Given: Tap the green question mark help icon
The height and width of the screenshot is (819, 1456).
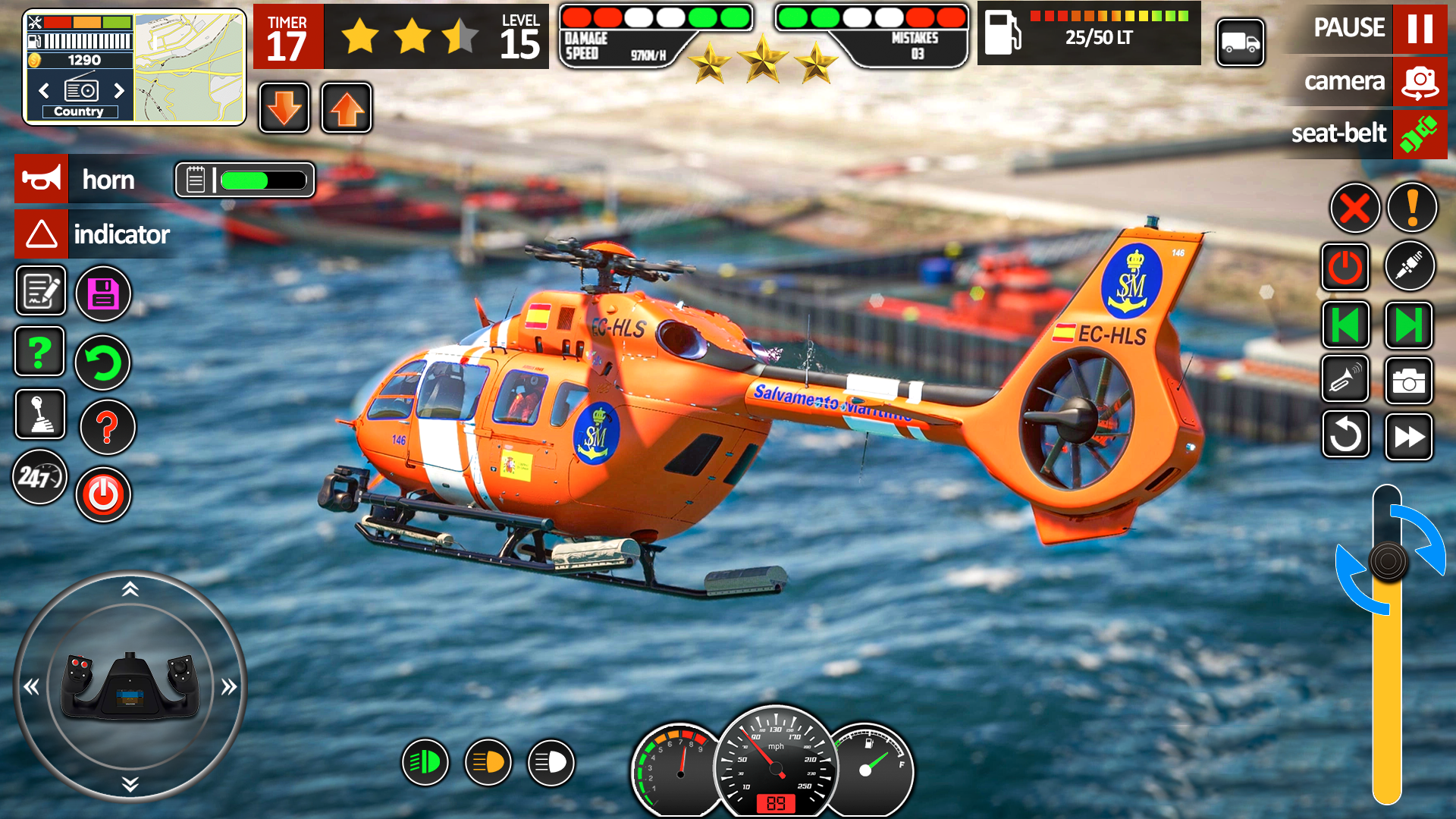Looking at the screenshot, I should [39, 352].
